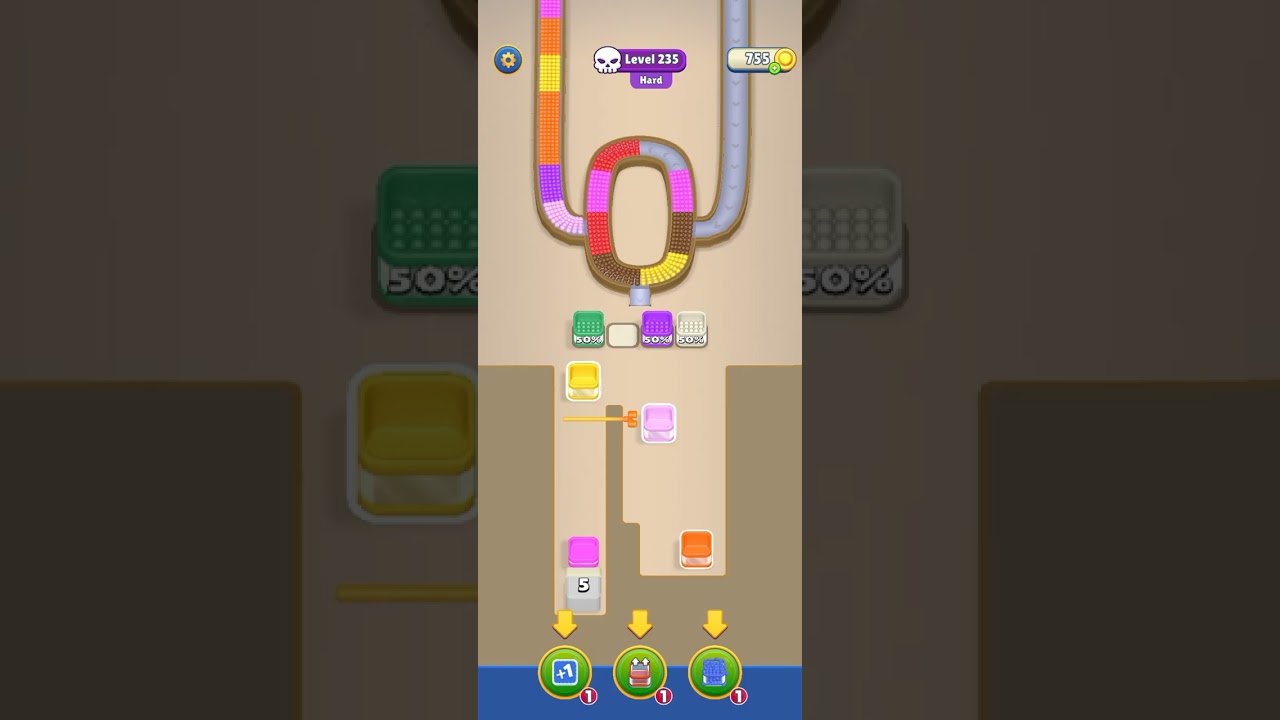The image size is (1280, 720).
Task: Click the Hard difficulty label
Action: [x=651, y=79]
